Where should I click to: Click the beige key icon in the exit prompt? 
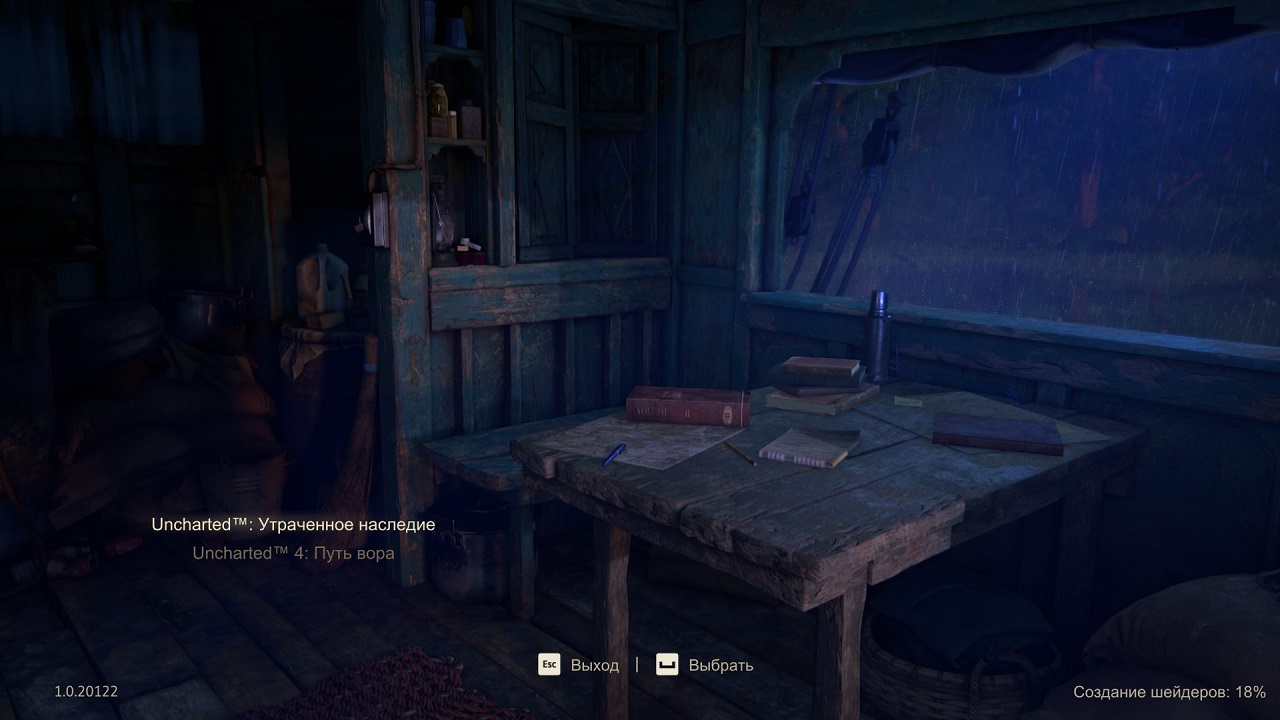coord(548,664)
